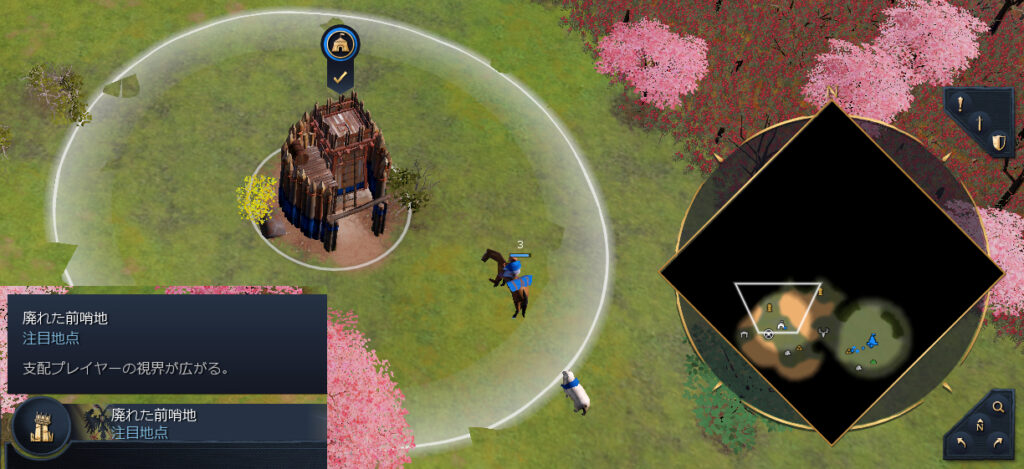Select the exclamation mark alert button
Viewport: 1024px width, 469px height.
(x=960, y=102)
